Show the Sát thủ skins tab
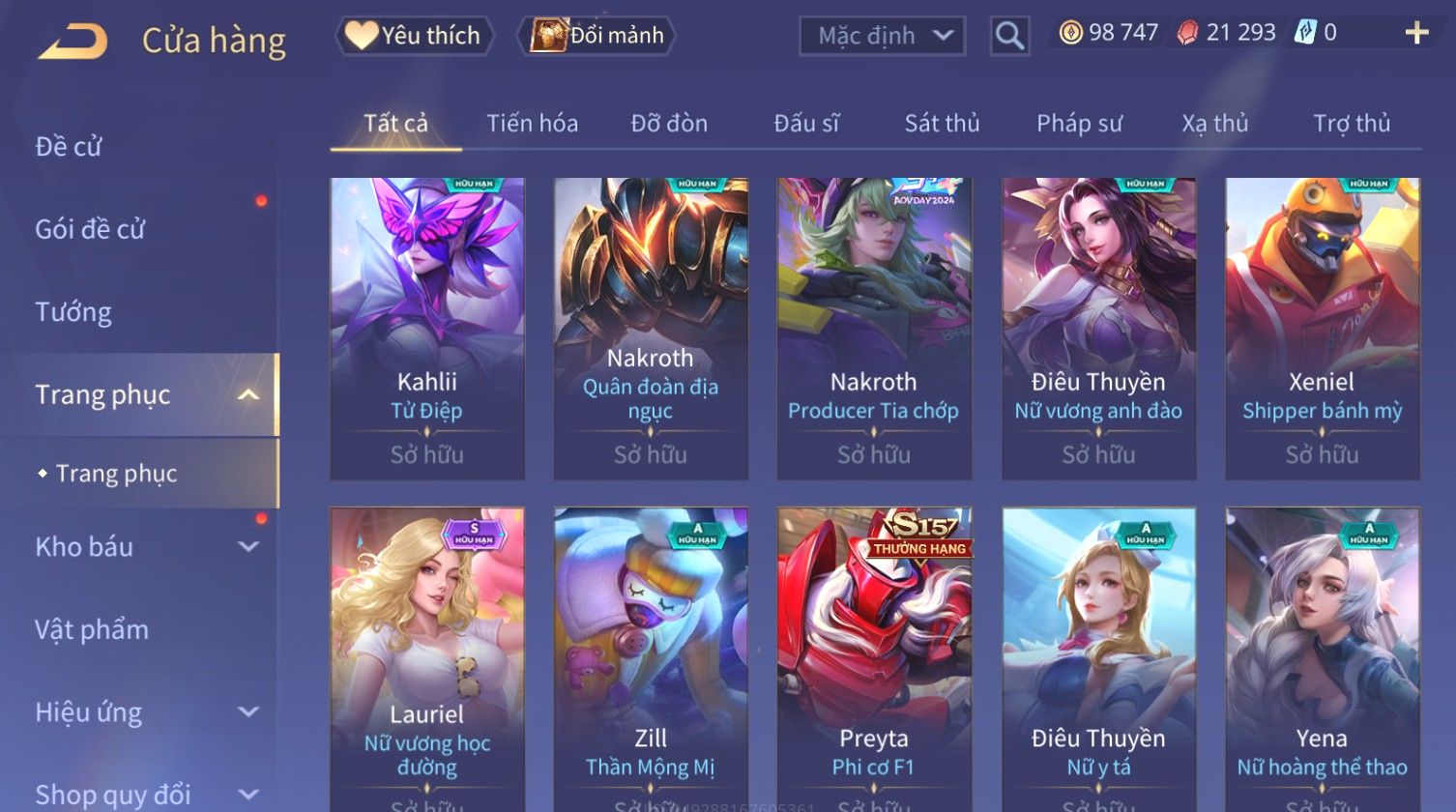The height and width of the screenshot is (812, 1456). coord(942,124)
